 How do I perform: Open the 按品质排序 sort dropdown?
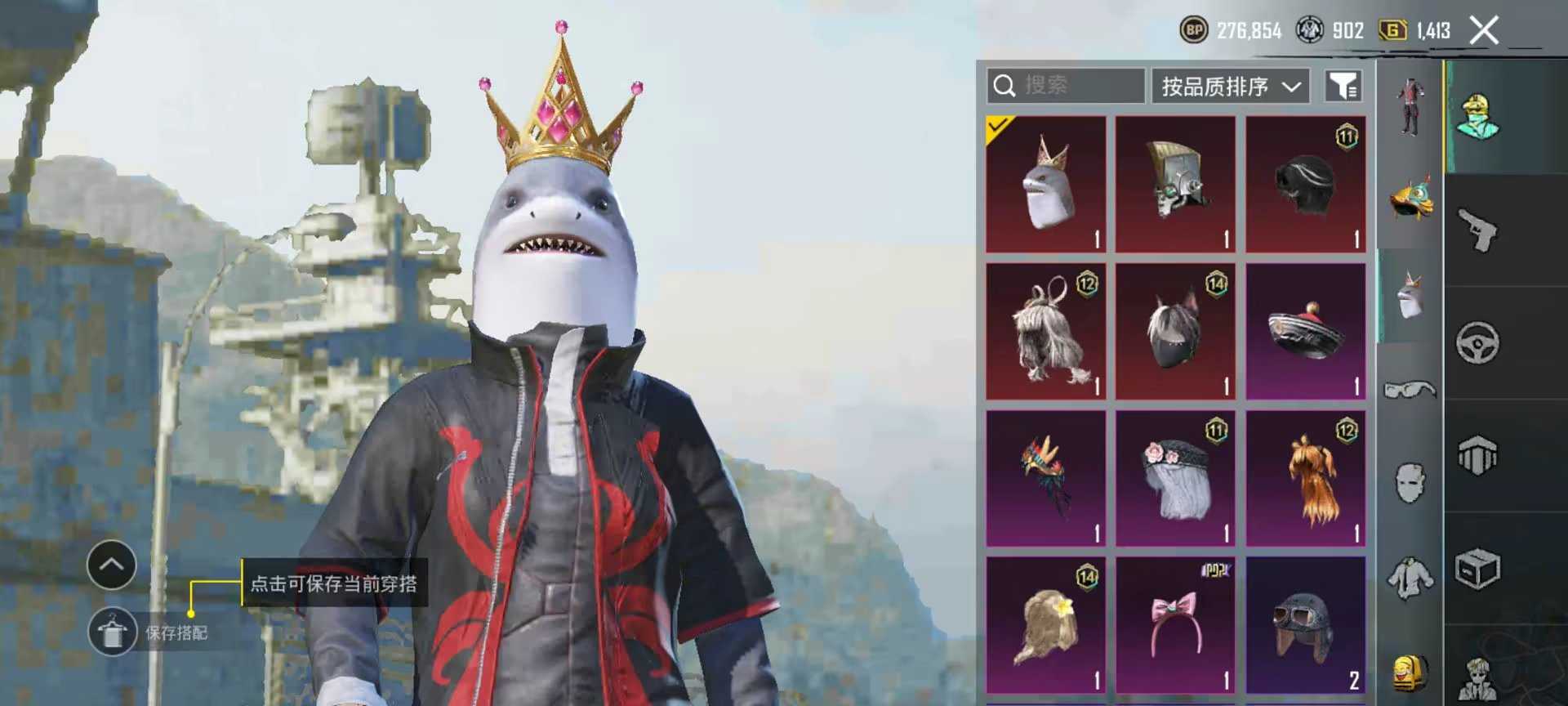1230,86
